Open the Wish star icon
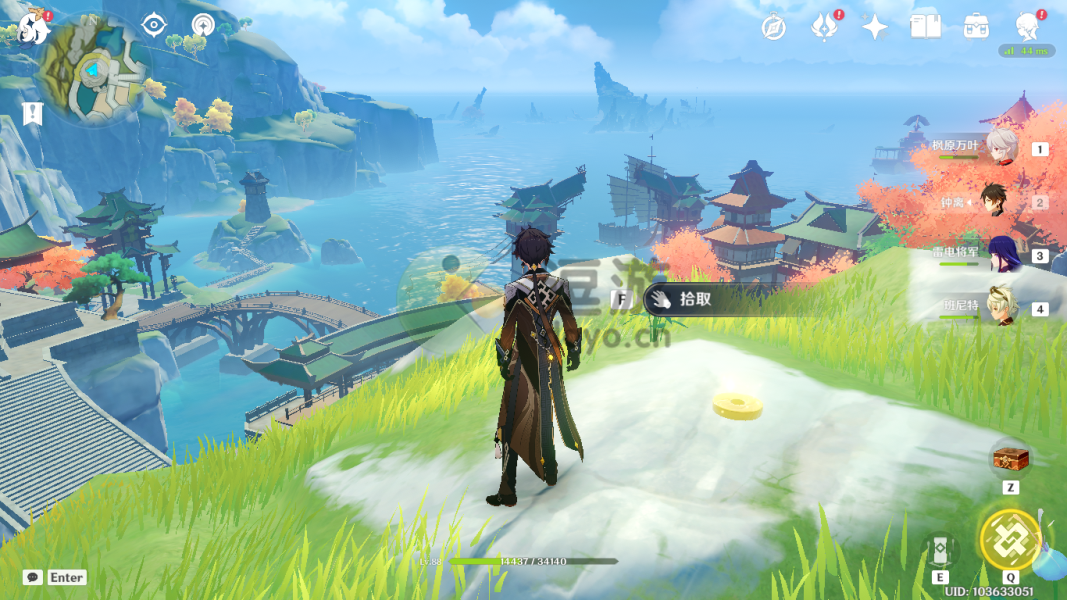Image resolution: width=1067 pixels, height=600 pixels. [875, 27]
